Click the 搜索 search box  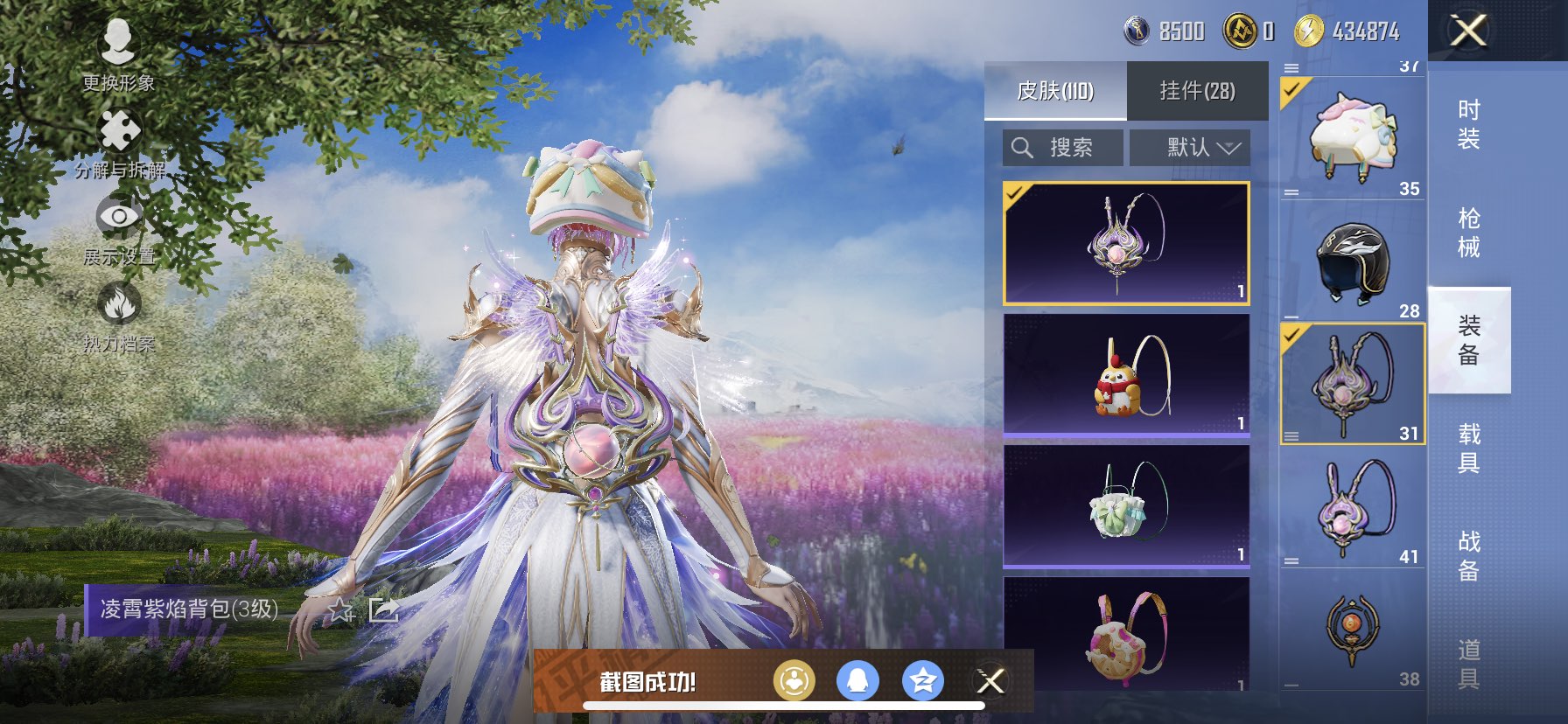[1063, 148]
